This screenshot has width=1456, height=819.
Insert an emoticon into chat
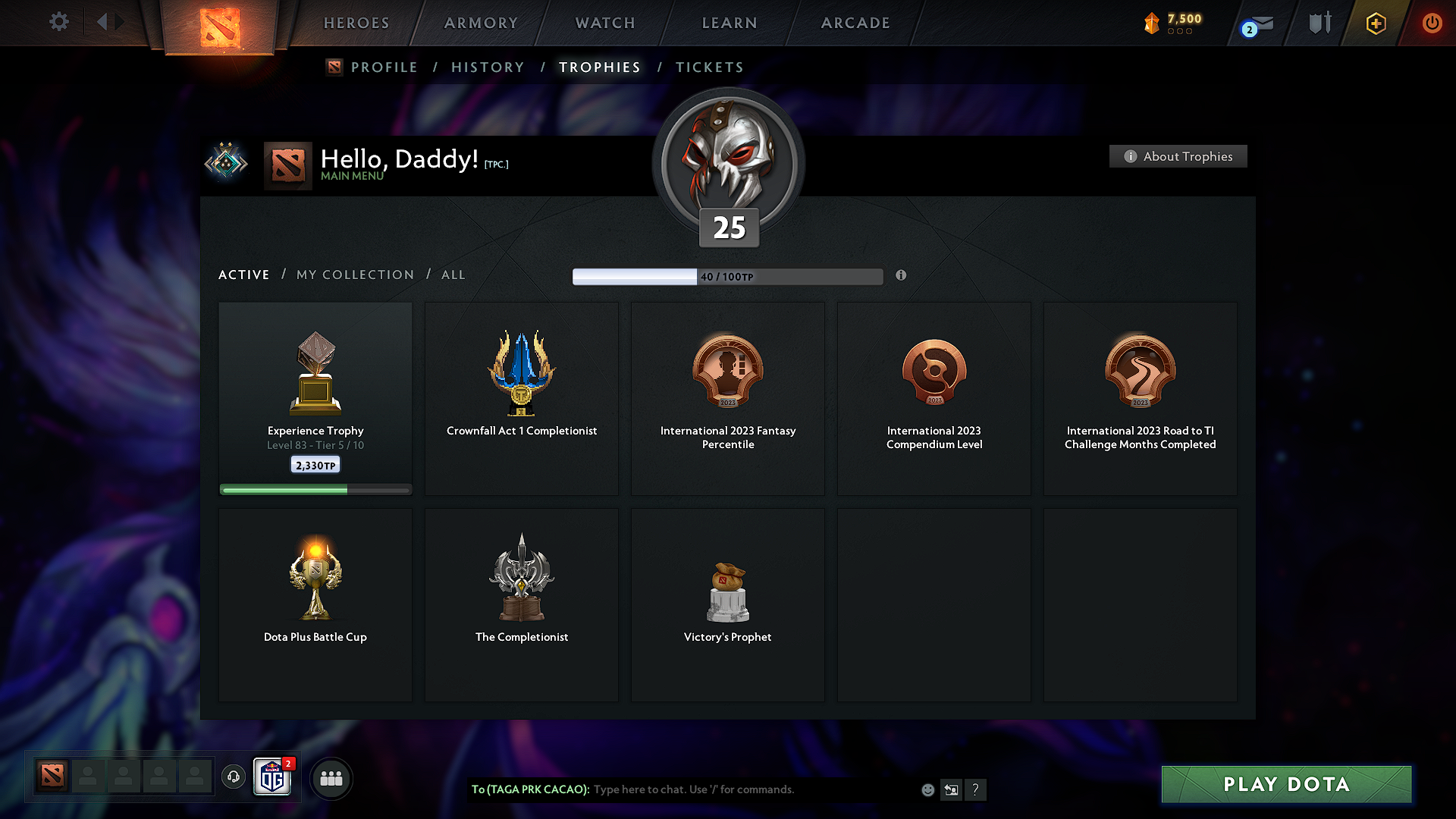[927, 789]
